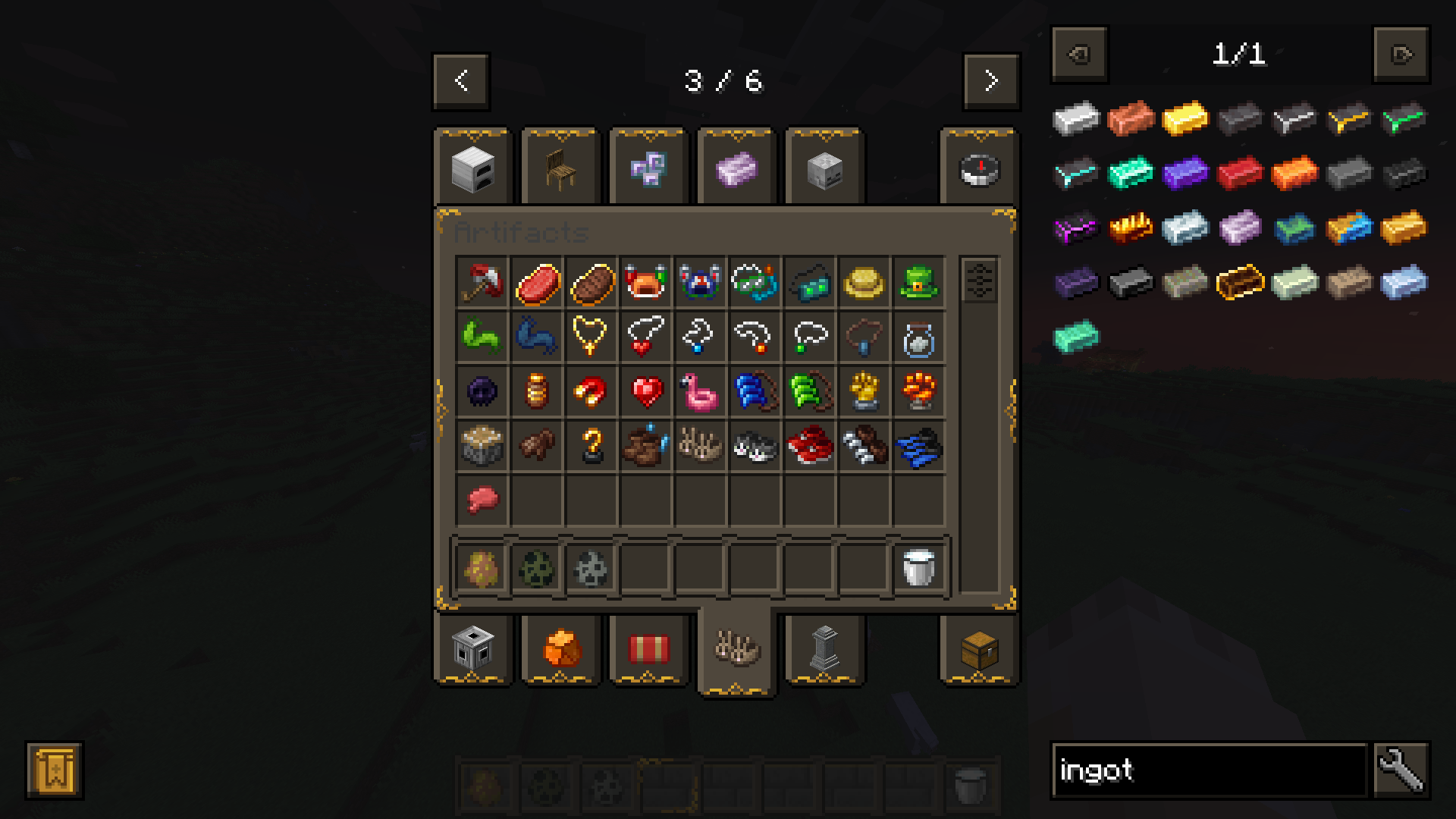Select the Crystal Heart
The image size is (1456, 819).
(x=645, y=391)
